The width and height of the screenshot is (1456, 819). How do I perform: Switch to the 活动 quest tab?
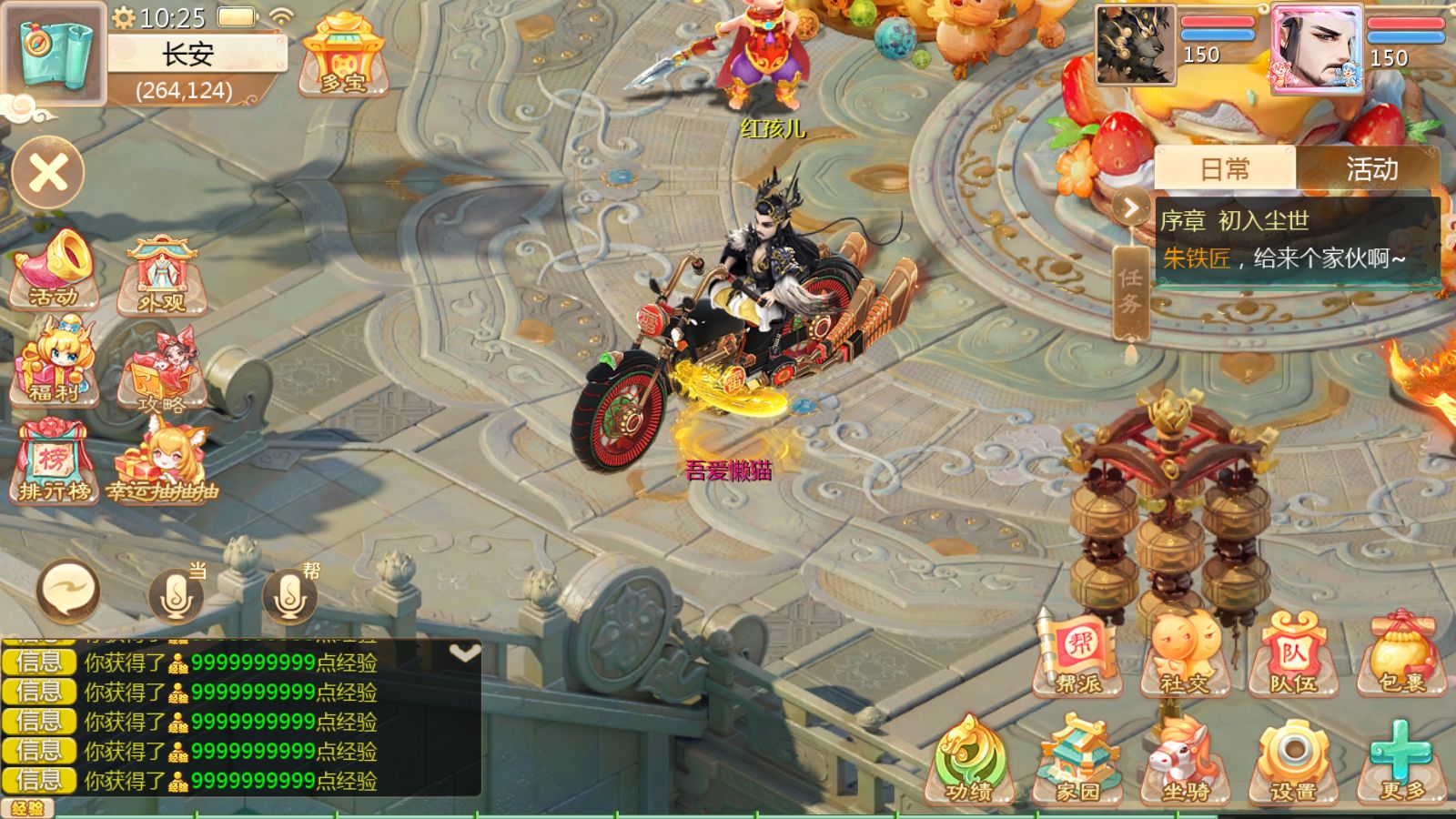click(1370, 169)
